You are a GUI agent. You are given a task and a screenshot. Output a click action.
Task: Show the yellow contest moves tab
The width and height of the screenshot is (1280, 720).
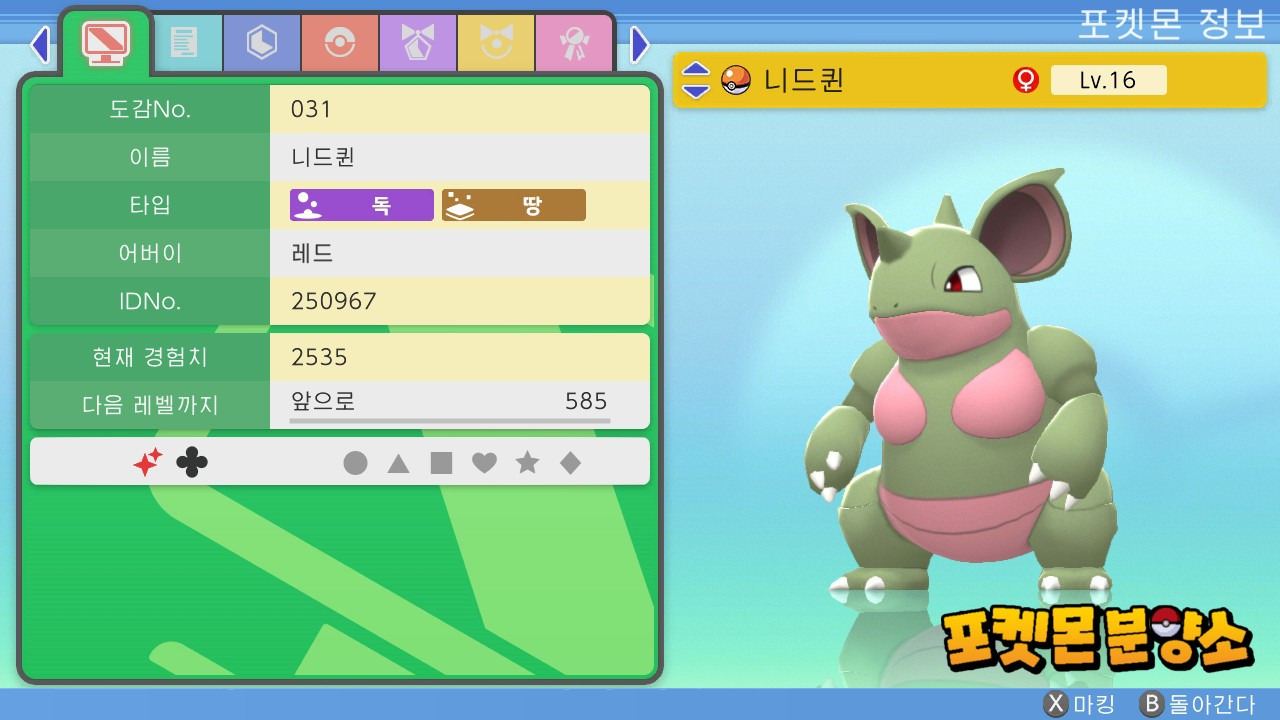tap(496, 43)
